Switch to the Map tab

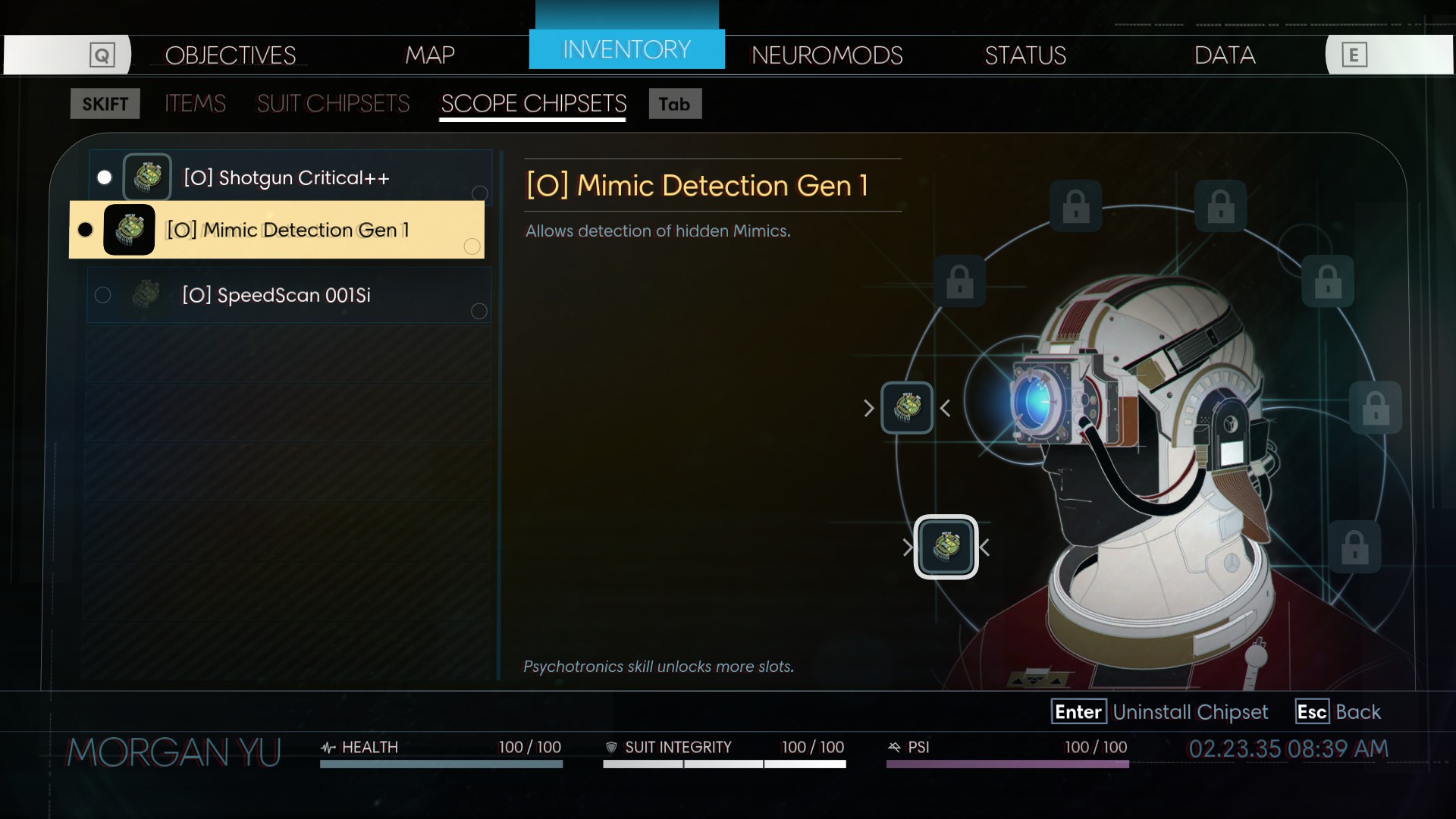point(429,55)
